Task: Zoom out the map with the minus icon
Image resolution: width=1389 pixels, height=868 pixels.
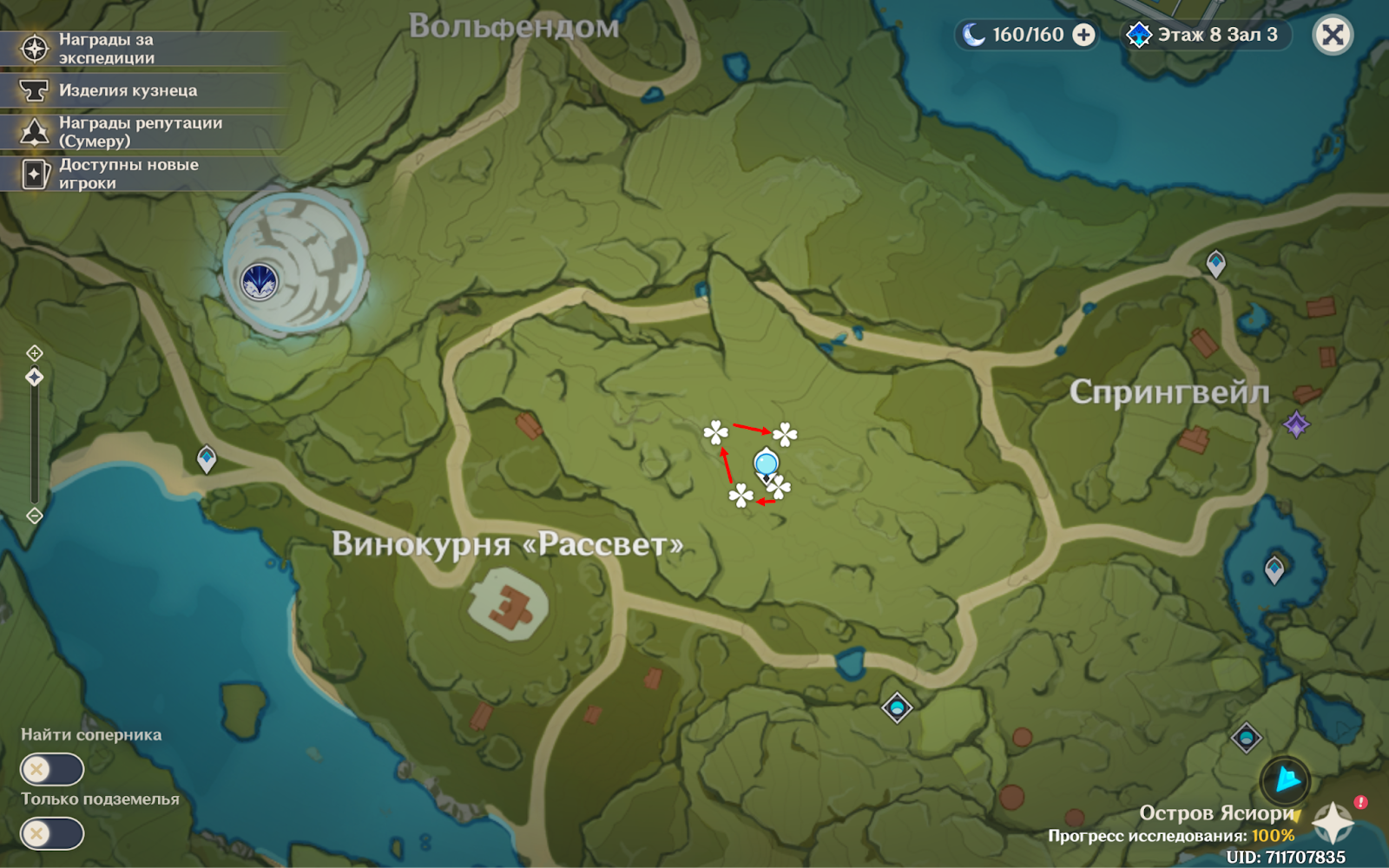Action: (35, 516)
